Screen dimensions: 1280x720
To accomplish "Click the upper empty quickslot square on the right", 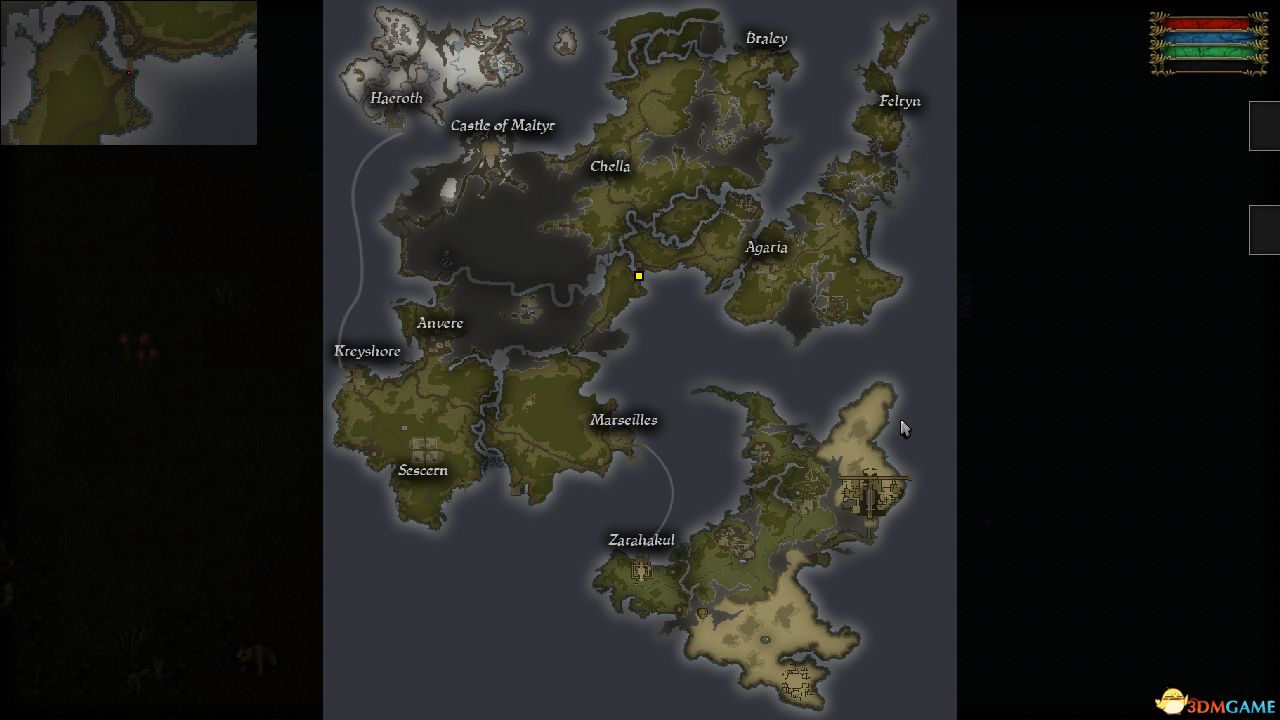I will pos(1263,125).
